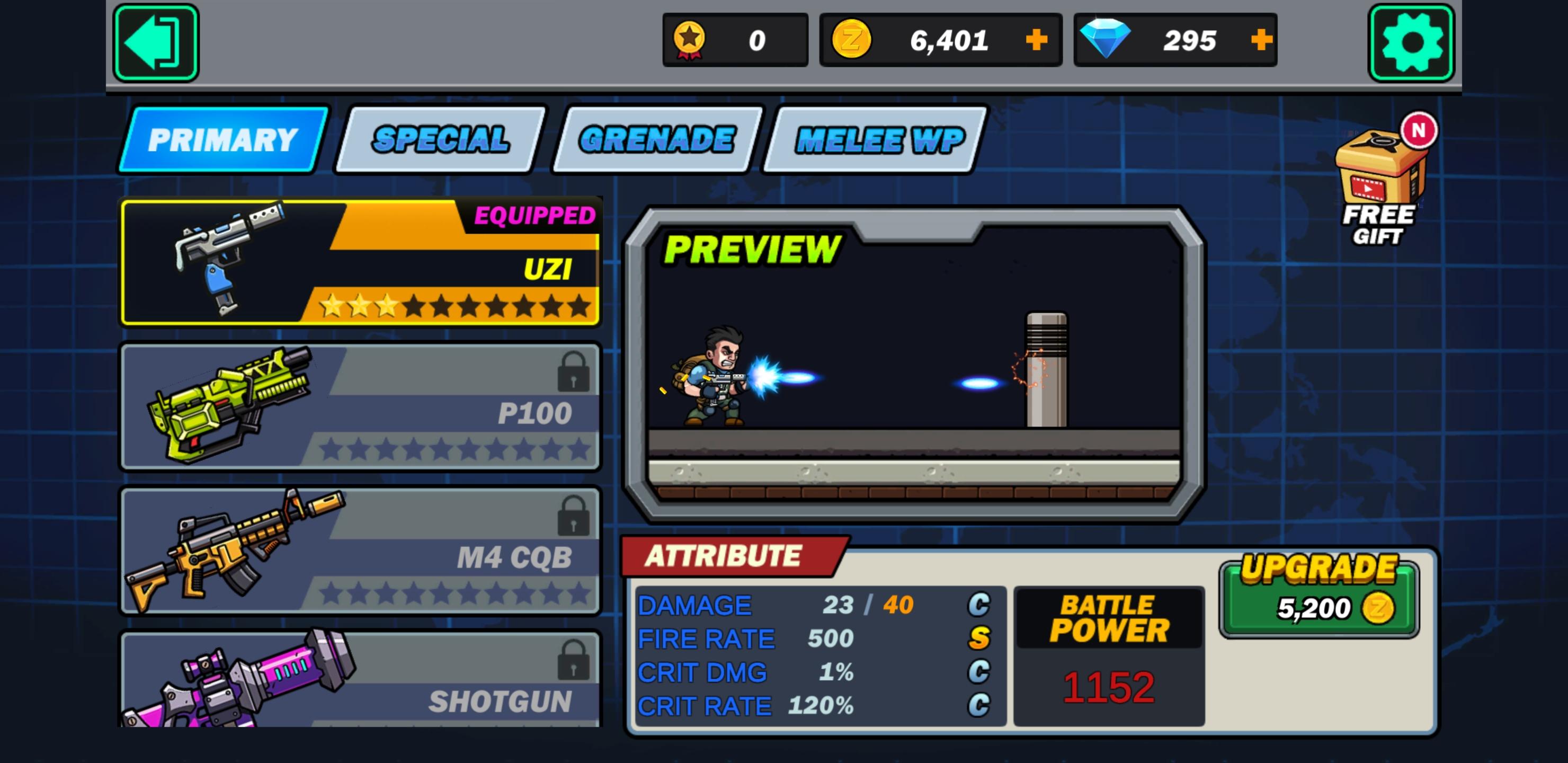Show the Melee WP tab

click(x=878, y=140)
